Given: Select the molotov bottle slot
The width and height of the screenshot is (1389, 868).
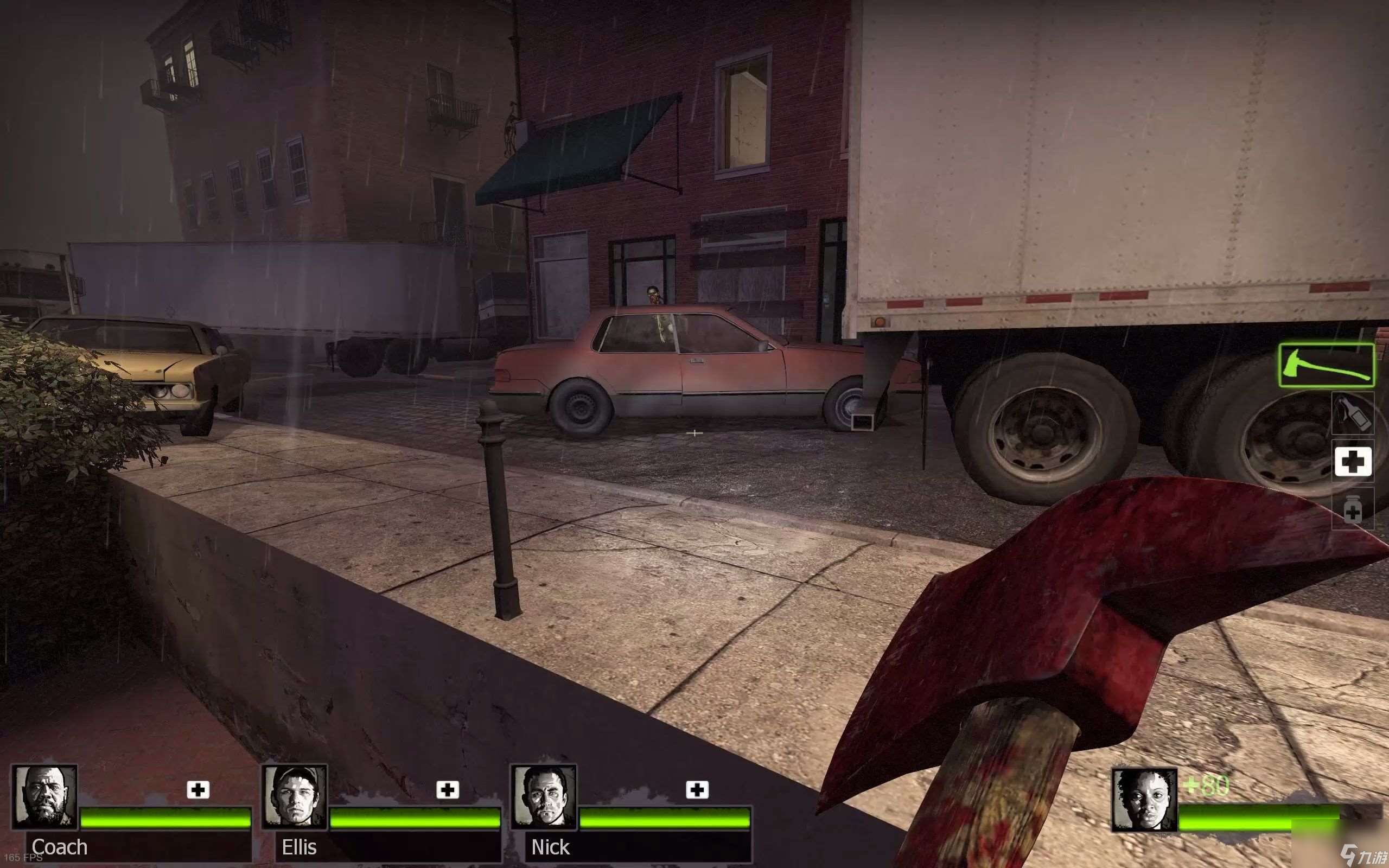Looking at the screenshot, I should 1352,414.
